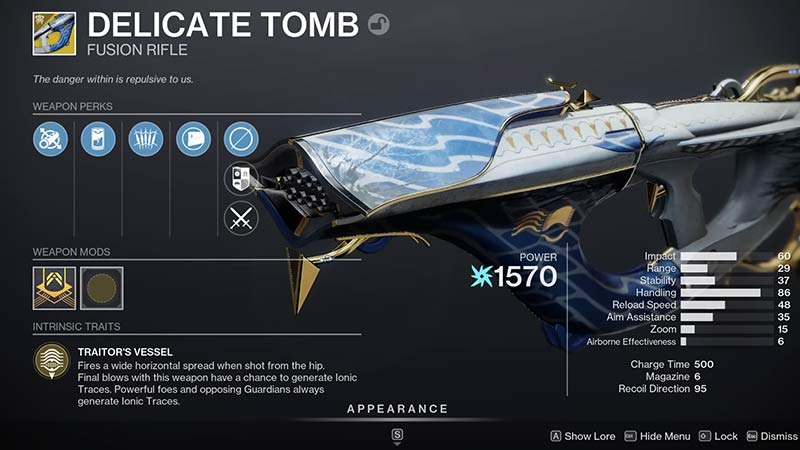Toggle the unlocked padlock icon beside the title
The height and width of the screenshot is (450, 800).
378,24
